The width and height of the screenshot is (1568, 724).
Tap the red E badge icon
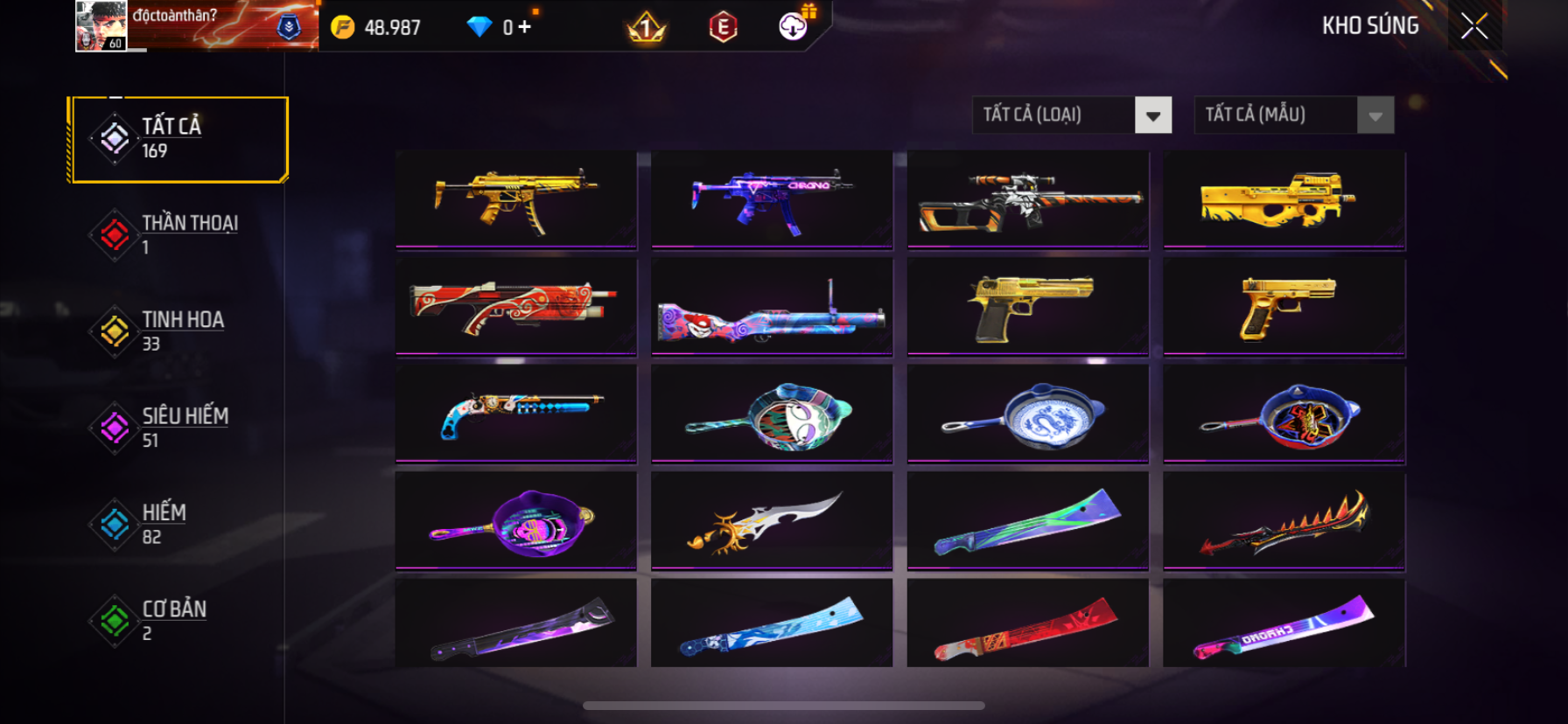pos(723,28)
